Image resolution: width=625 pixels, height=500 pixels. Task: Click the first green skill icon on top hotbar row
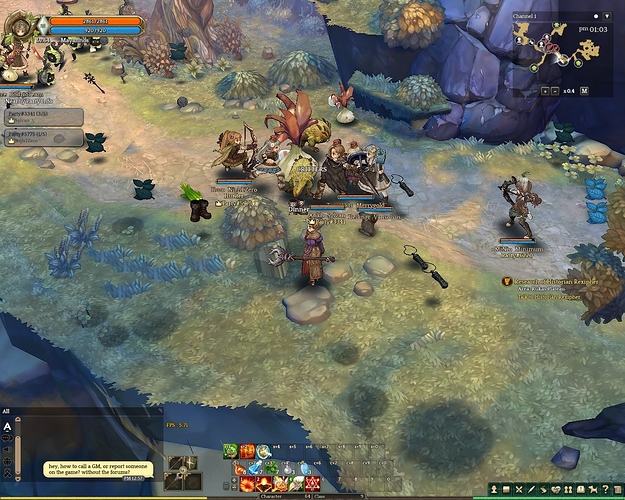point(230,452)
